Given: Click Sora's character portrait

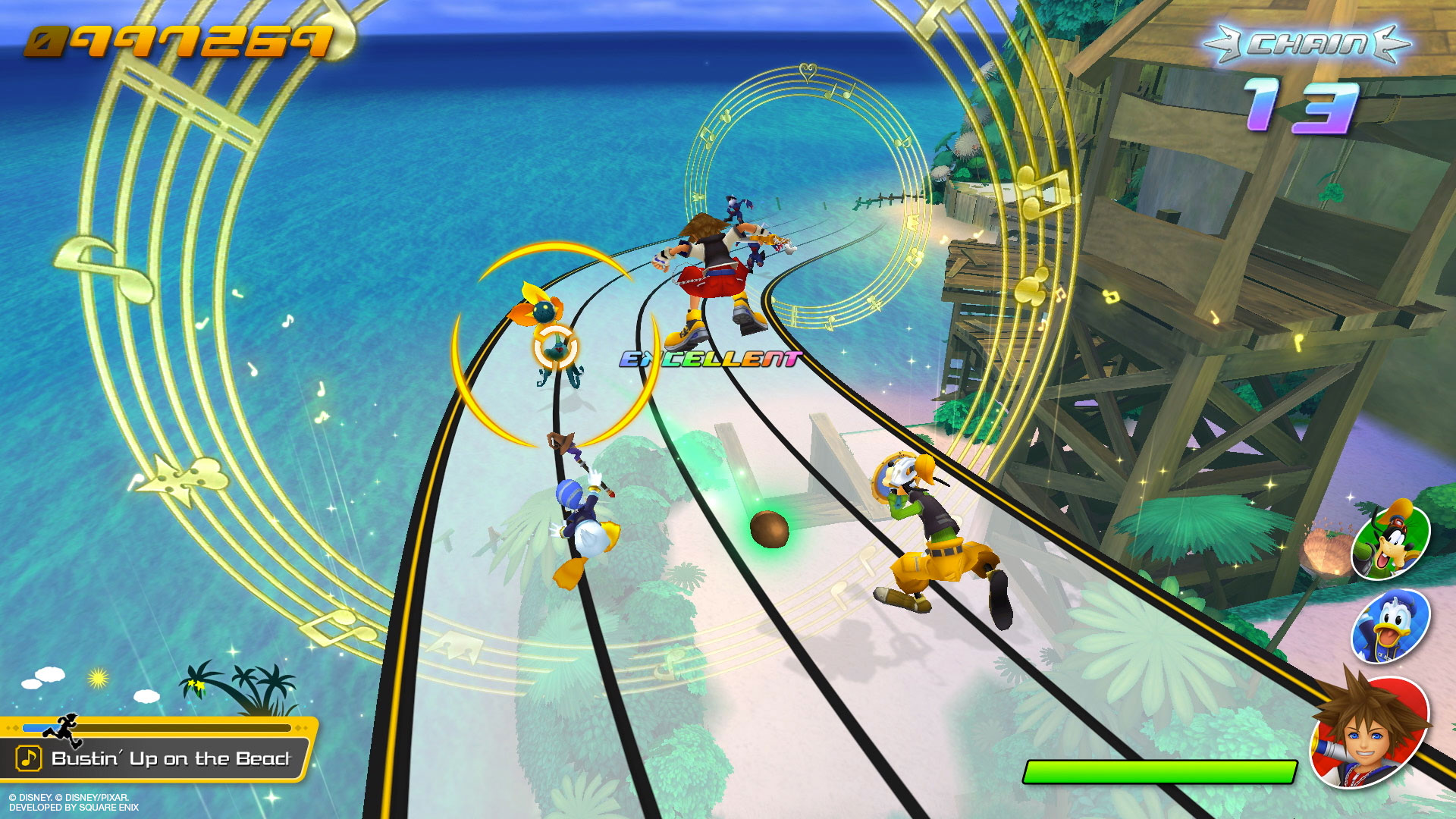Looking at the screenshot, I should (x=1370, y=731).
